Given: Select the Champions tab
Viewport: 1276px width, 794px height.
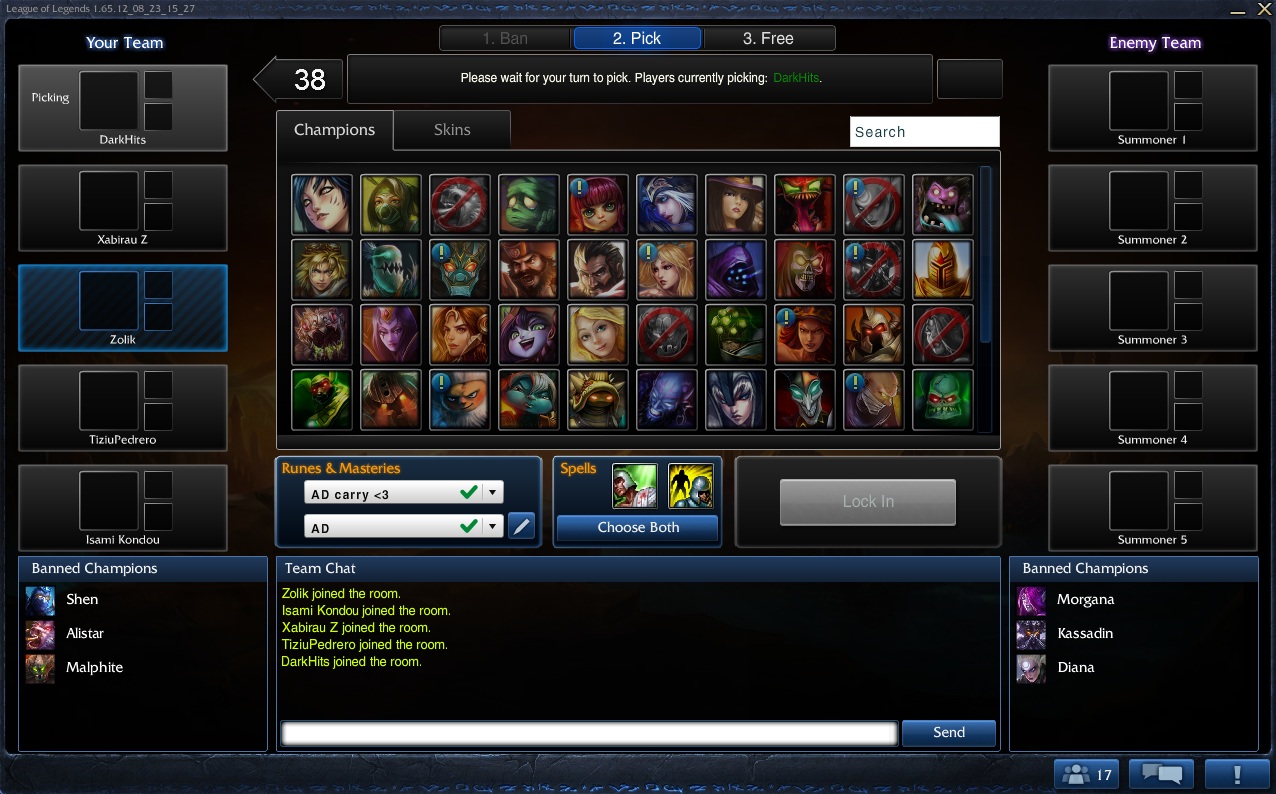Looking at the screenshot, I should click(x=334, y=130).
